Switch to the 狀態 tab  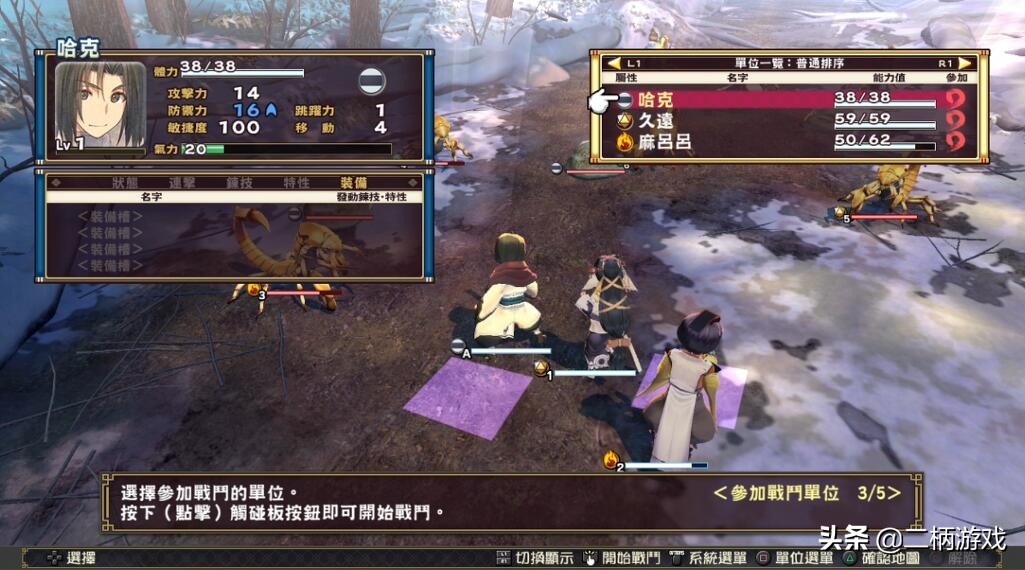125,183
